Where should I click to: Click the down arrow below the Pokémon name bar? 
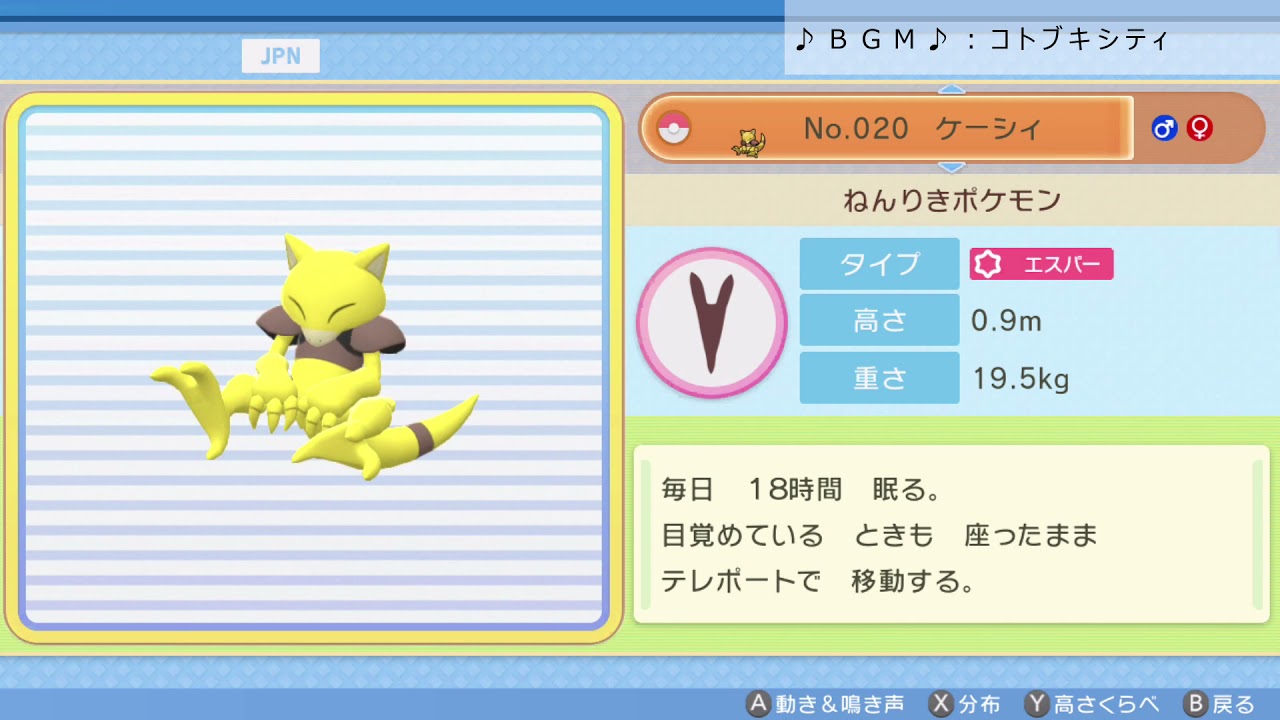tap(953, 167)
